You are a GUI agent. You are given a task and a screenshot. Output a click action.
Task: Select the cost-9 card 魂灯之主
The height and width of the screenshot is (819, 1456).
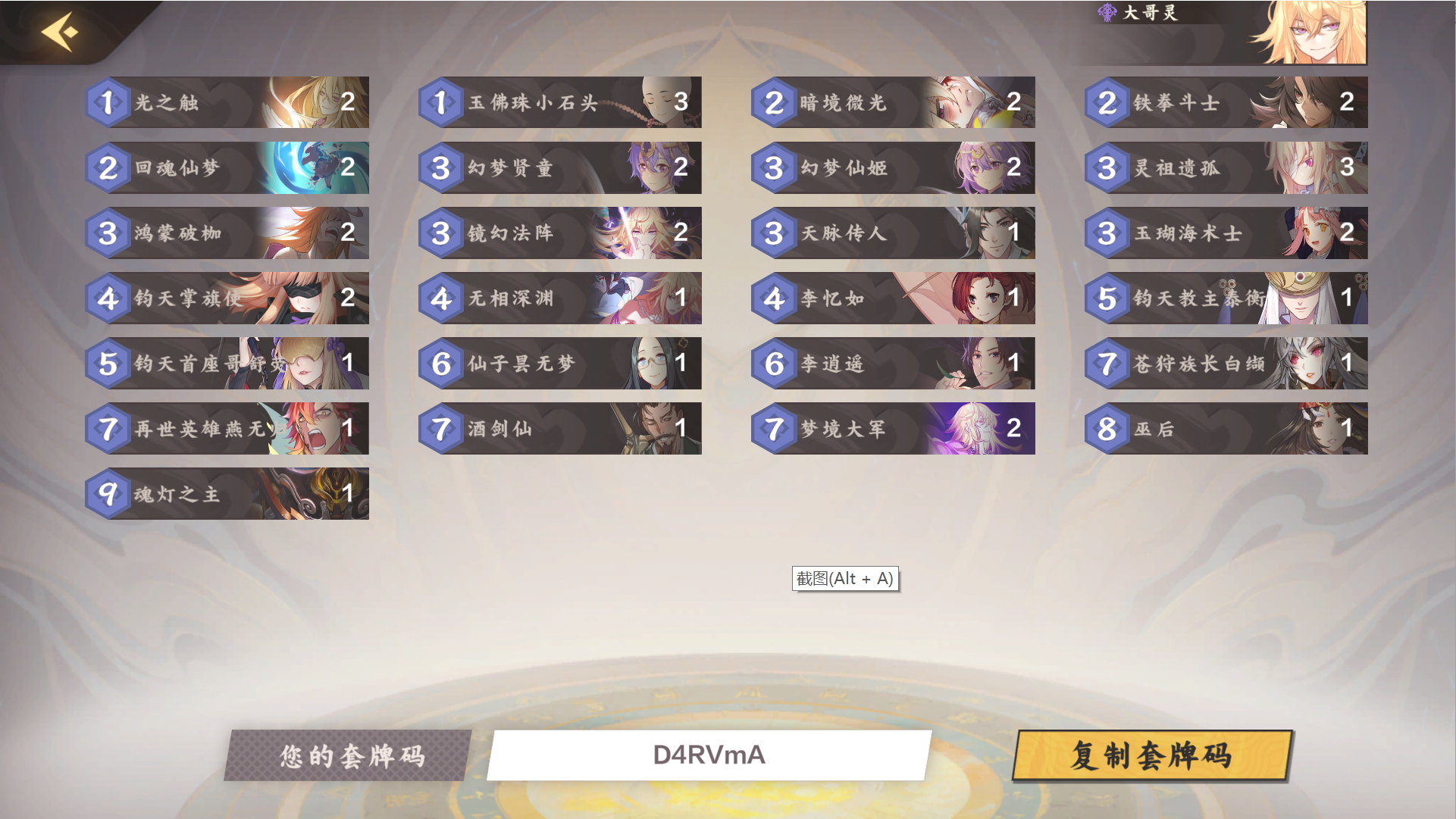point(227,493)
